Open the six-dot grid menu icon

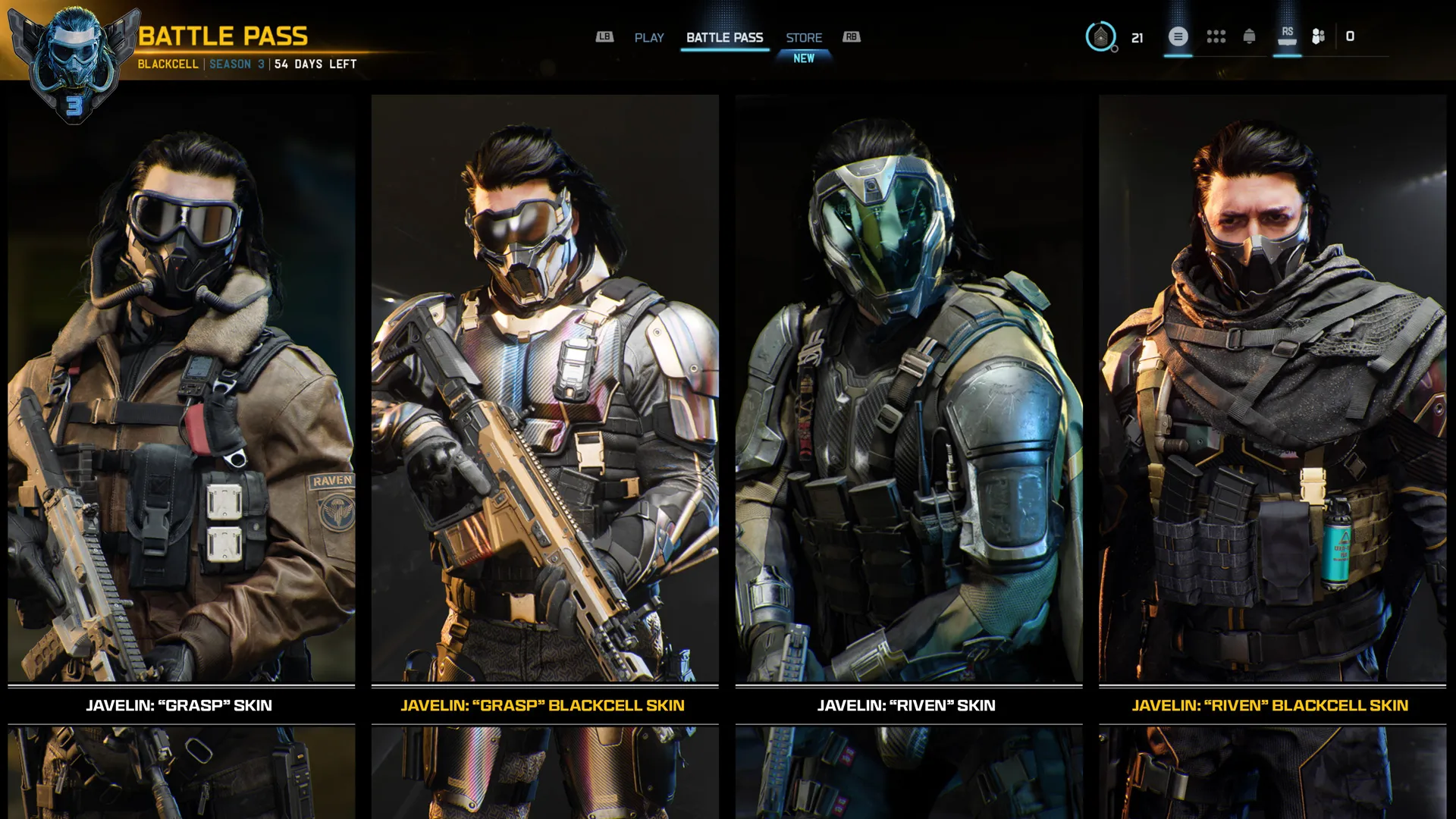coord(1216,36)
